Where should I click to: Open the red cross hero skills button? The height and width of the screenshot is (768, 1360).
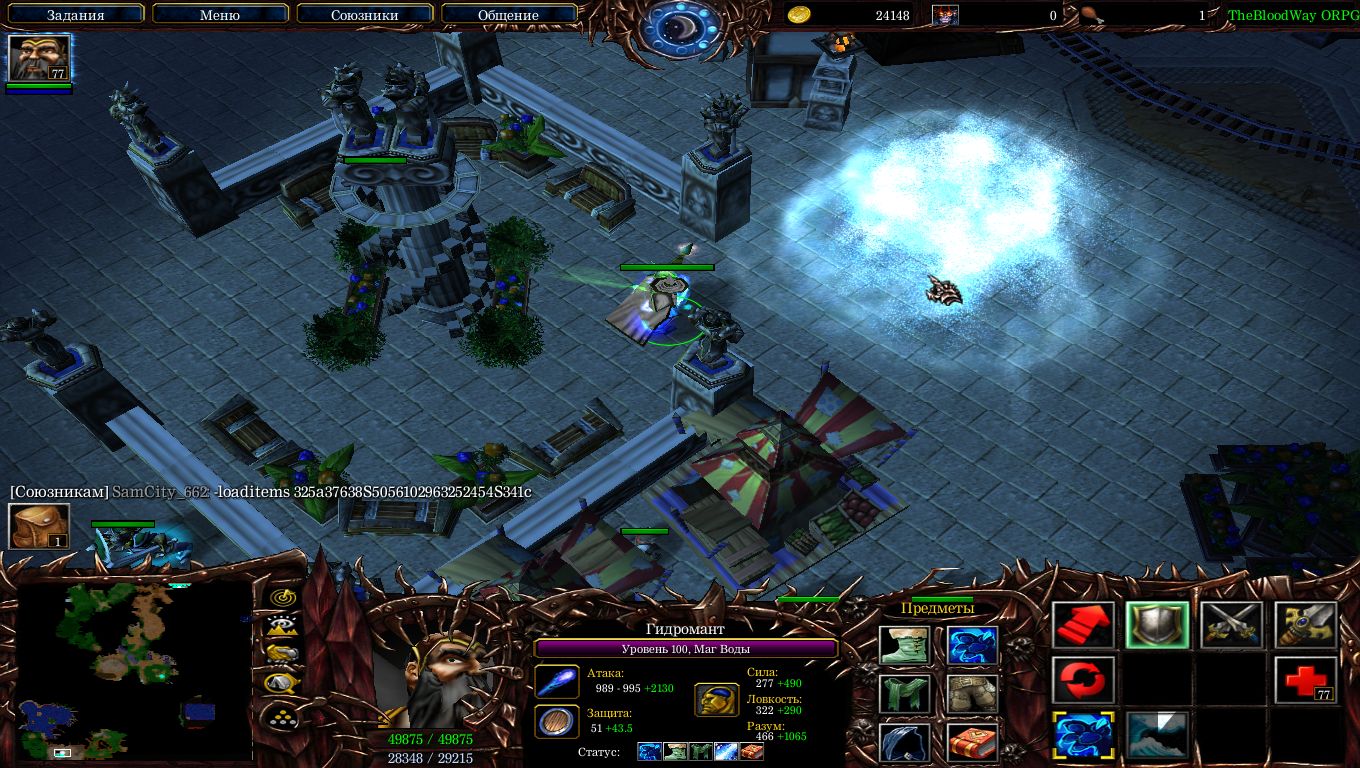(1306, 681)
